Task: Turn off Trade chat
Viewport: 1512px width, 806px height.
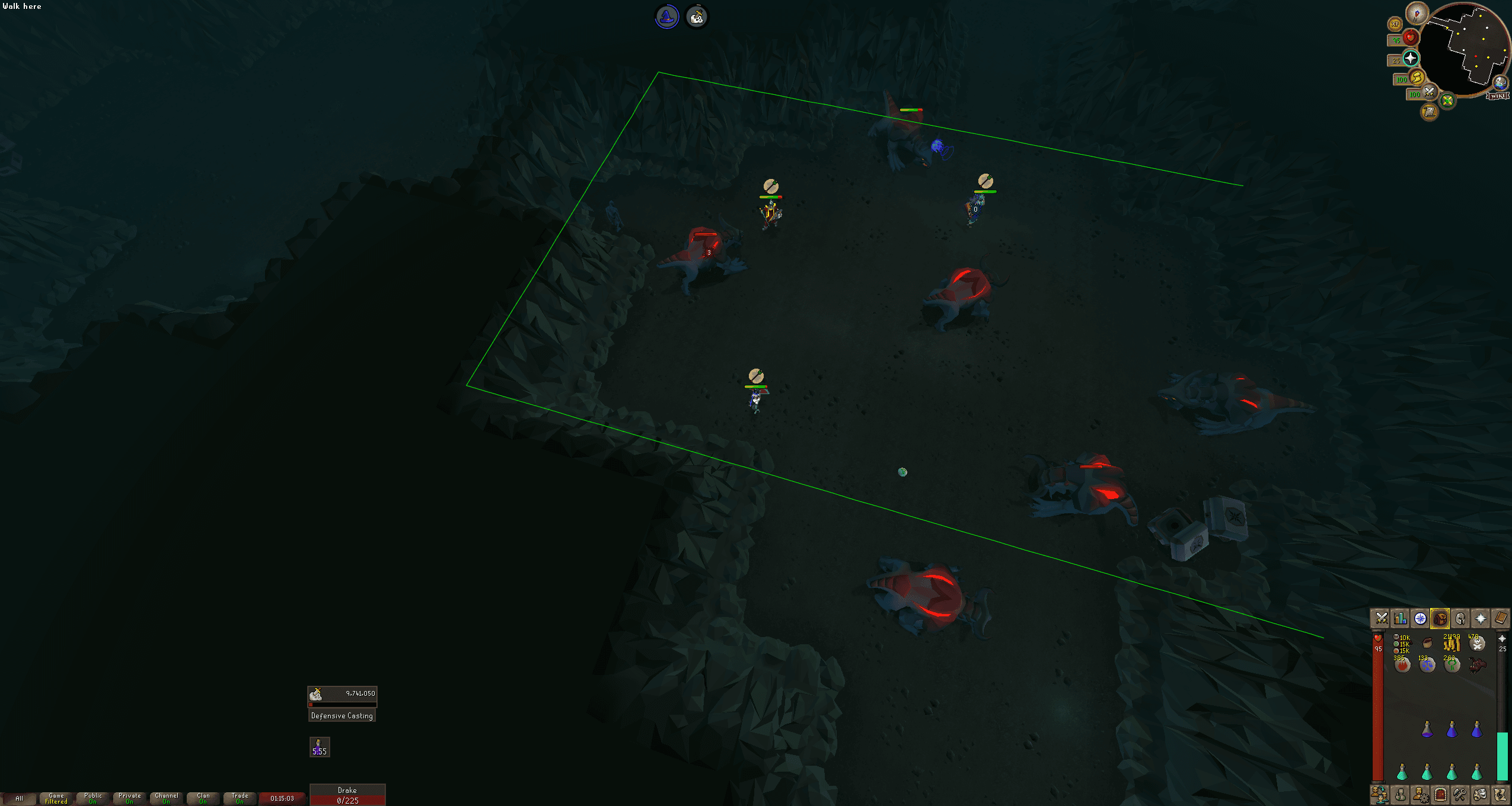Action: click(x=240, y=798)
